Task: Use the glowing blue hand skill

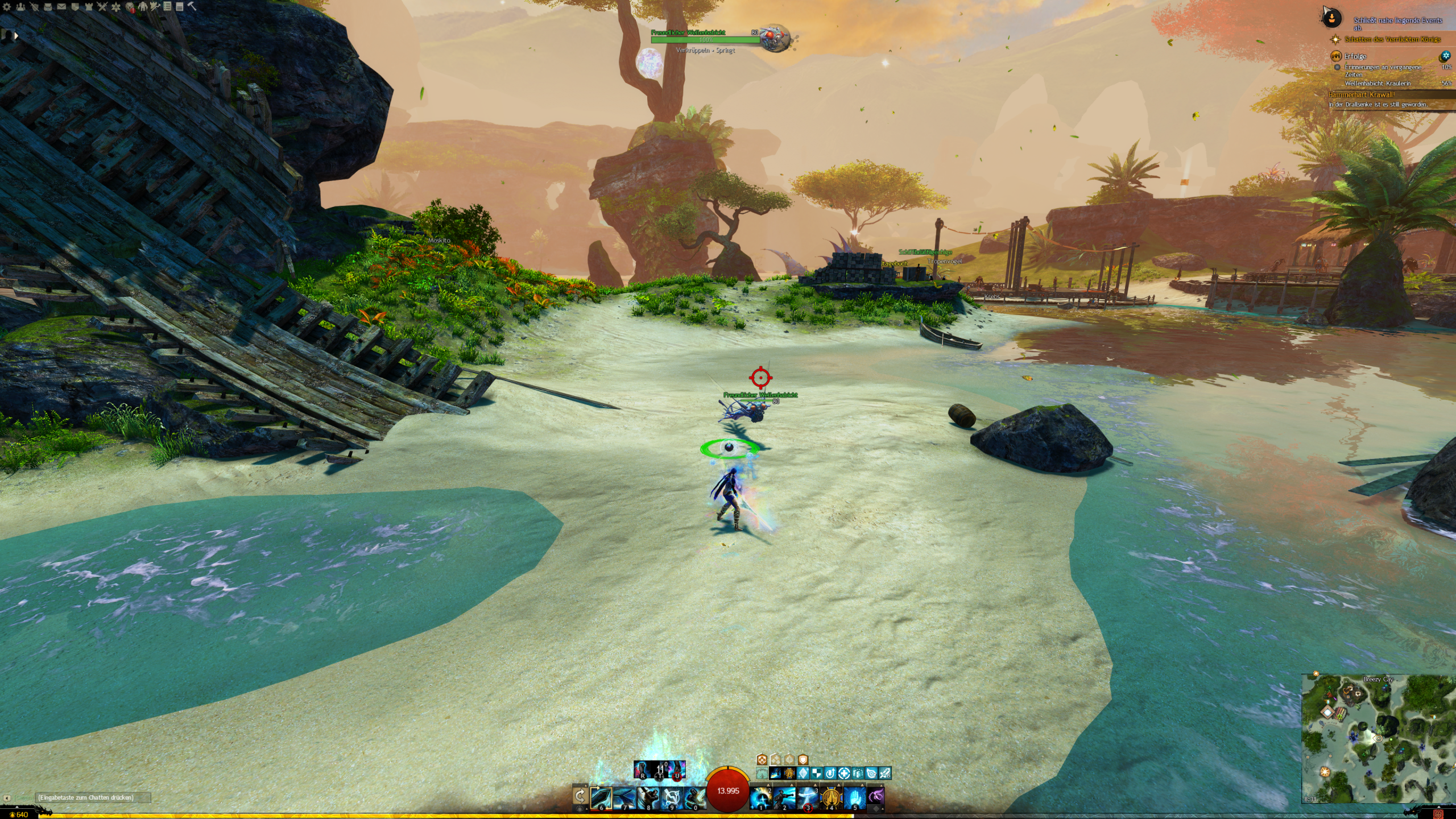Action: tap(855, 798)
